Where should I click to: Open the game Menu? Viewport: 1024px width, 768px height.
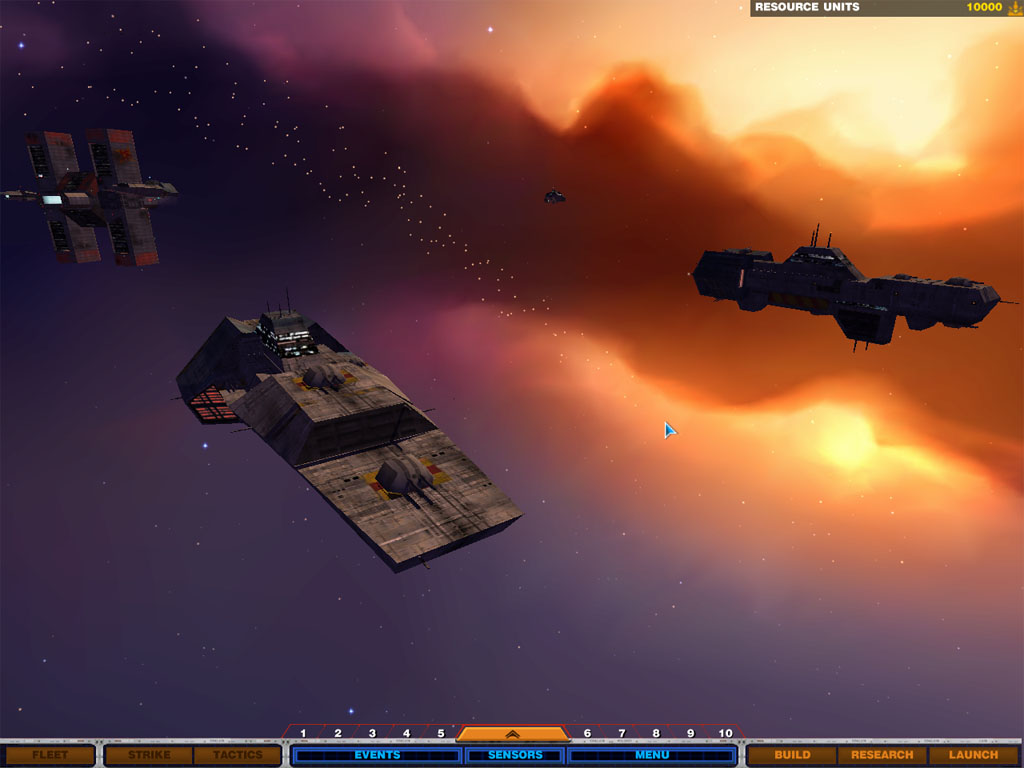(652, 755)
